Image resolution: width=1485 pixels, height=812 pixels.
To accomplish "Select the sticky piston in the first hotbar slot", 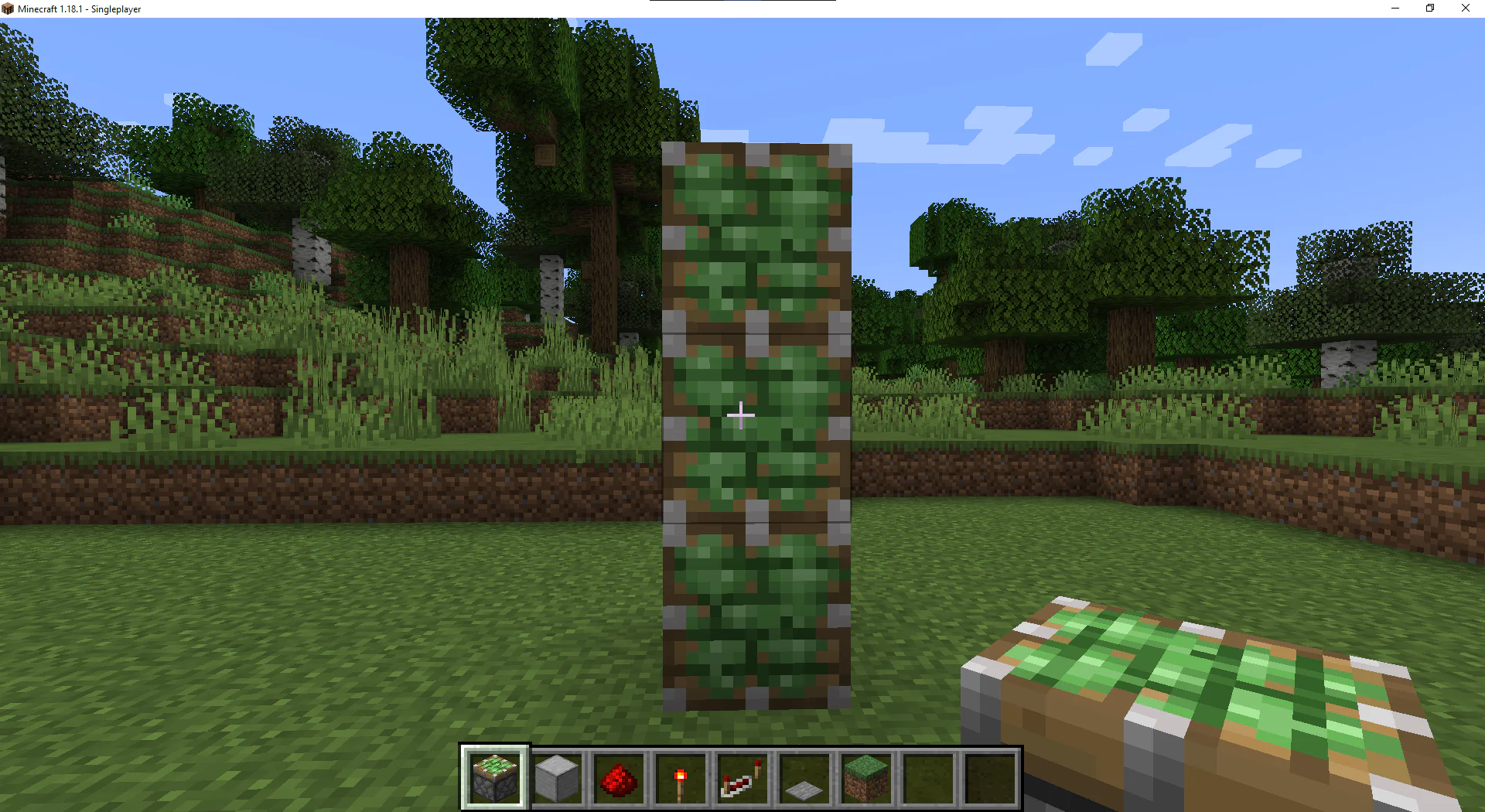I will [x=495, y=777].
